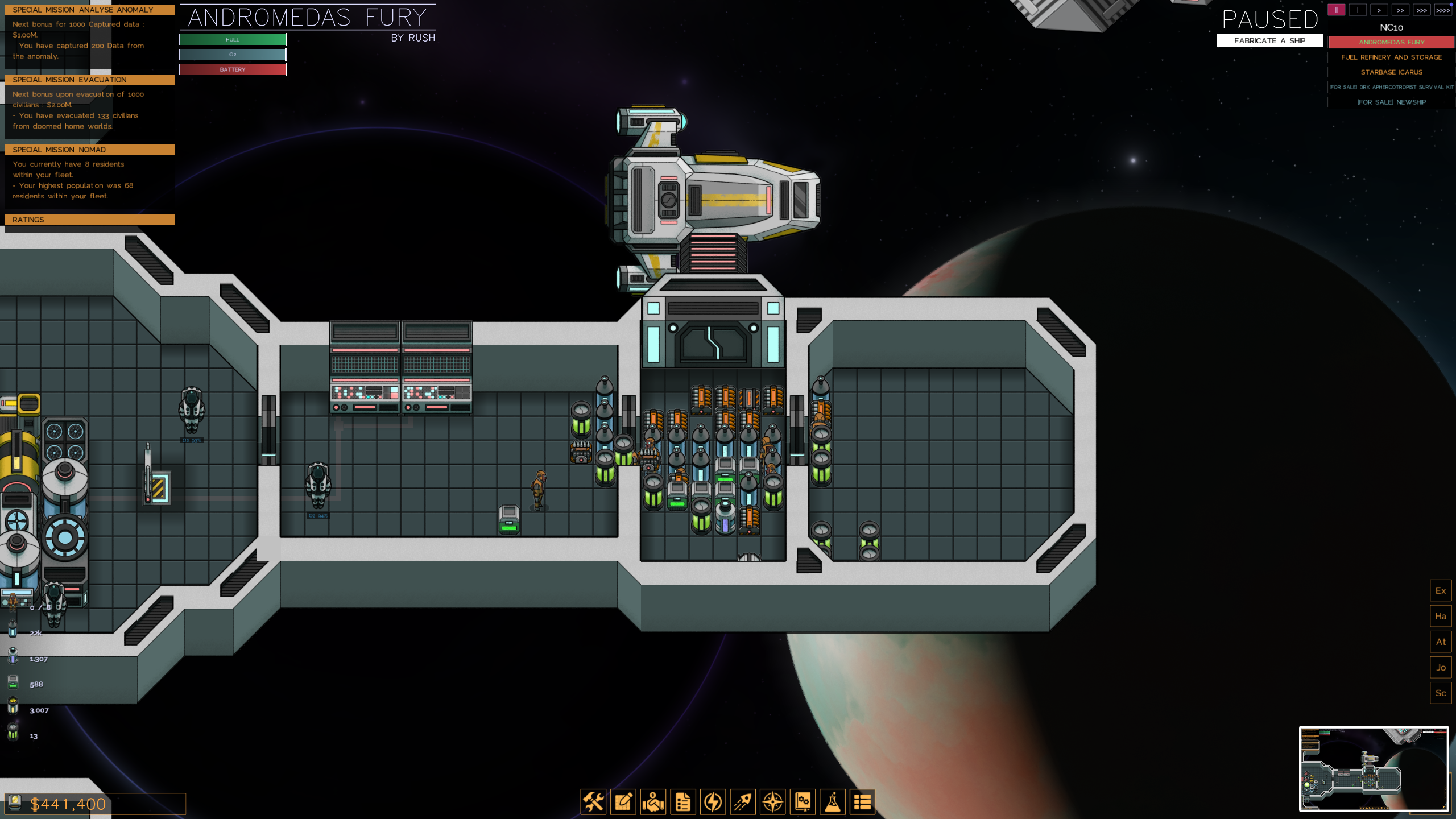1456x819 pixels.
Task: Click the Fabricate a Ship button
Action: click(1269, 41)
